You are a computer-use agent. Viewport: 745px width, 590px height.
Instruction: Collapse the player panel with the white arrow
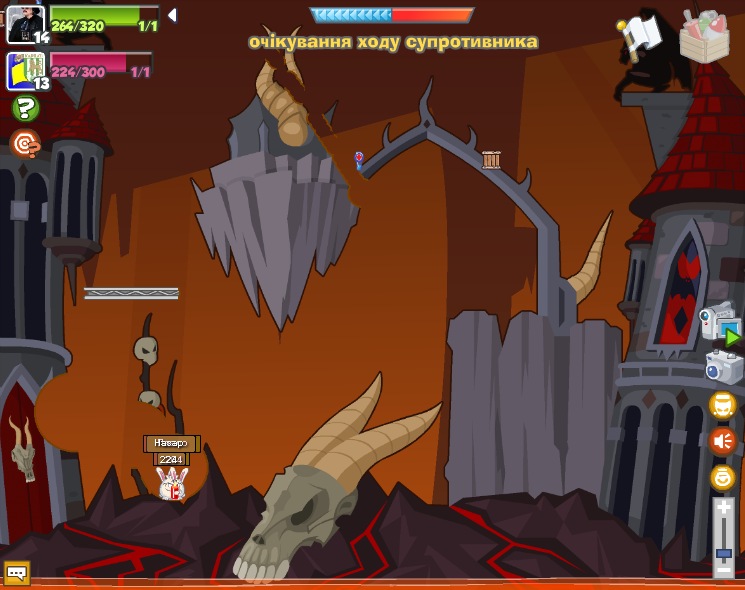172,15
